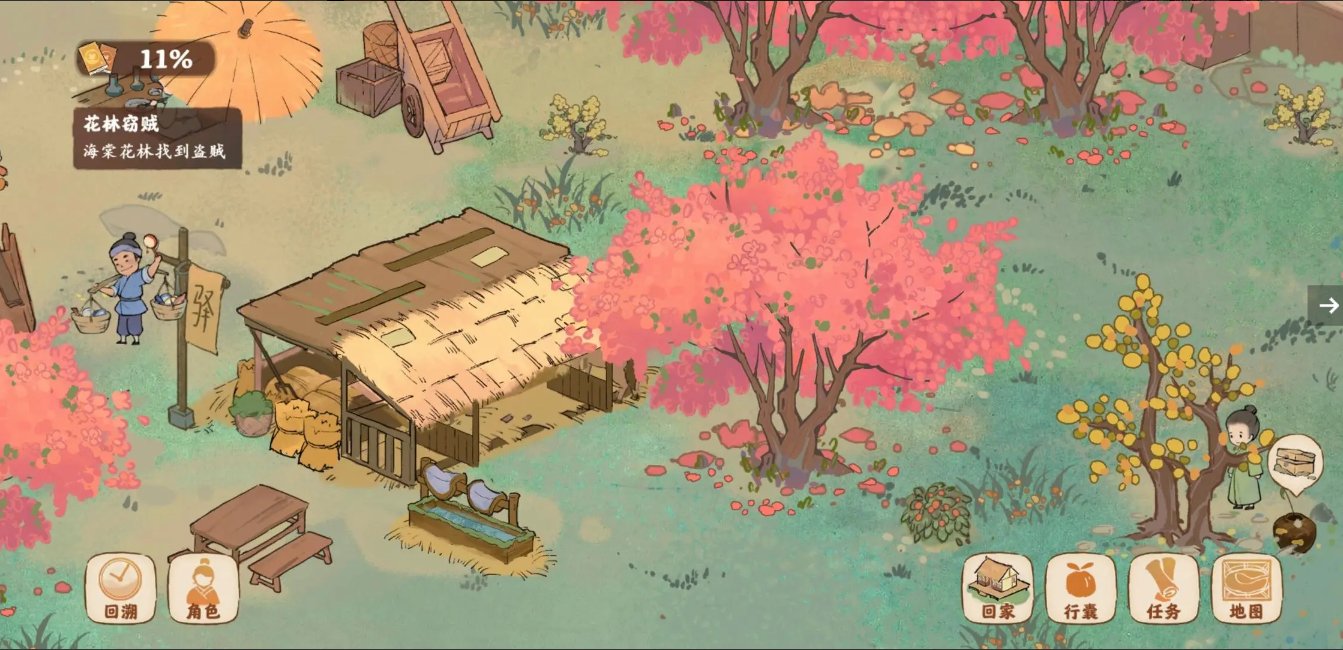The width and height of the screenshot is (1343, 650).
Task: Open the 11% collection progress book icon
Action: (x=96, y=58)
